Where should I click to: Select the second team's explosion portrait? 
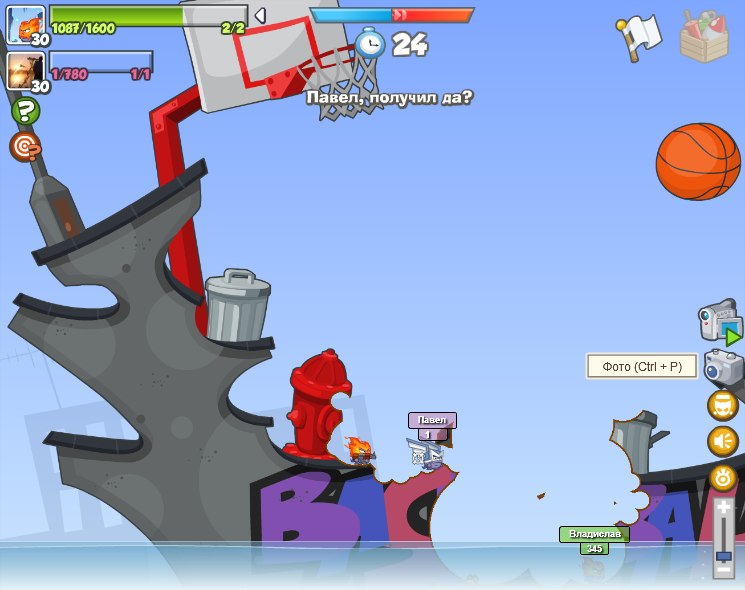tap(25, 70)
